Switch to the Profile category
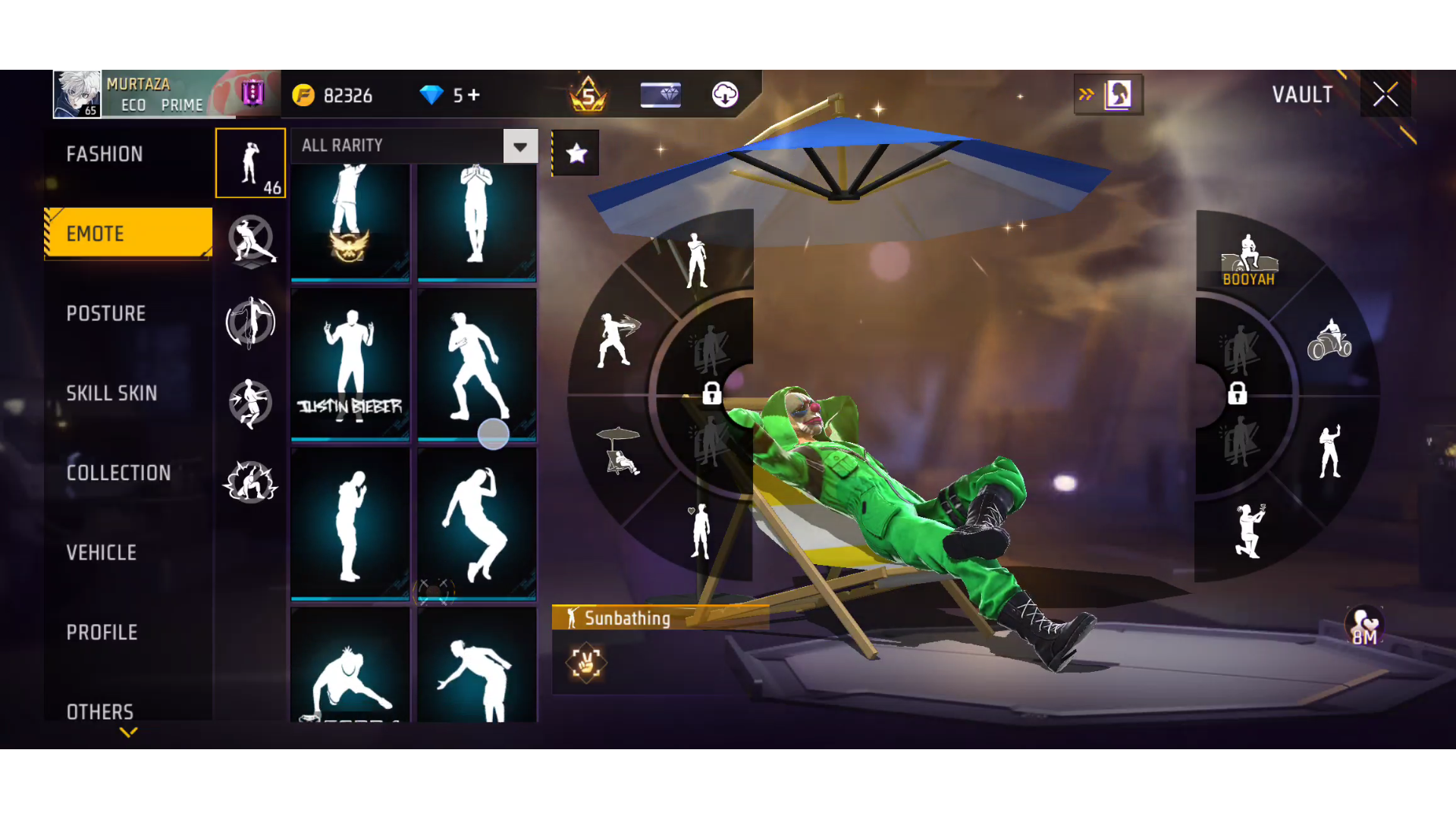Screen dimensions: 1456x819 (x=102, y=632)
